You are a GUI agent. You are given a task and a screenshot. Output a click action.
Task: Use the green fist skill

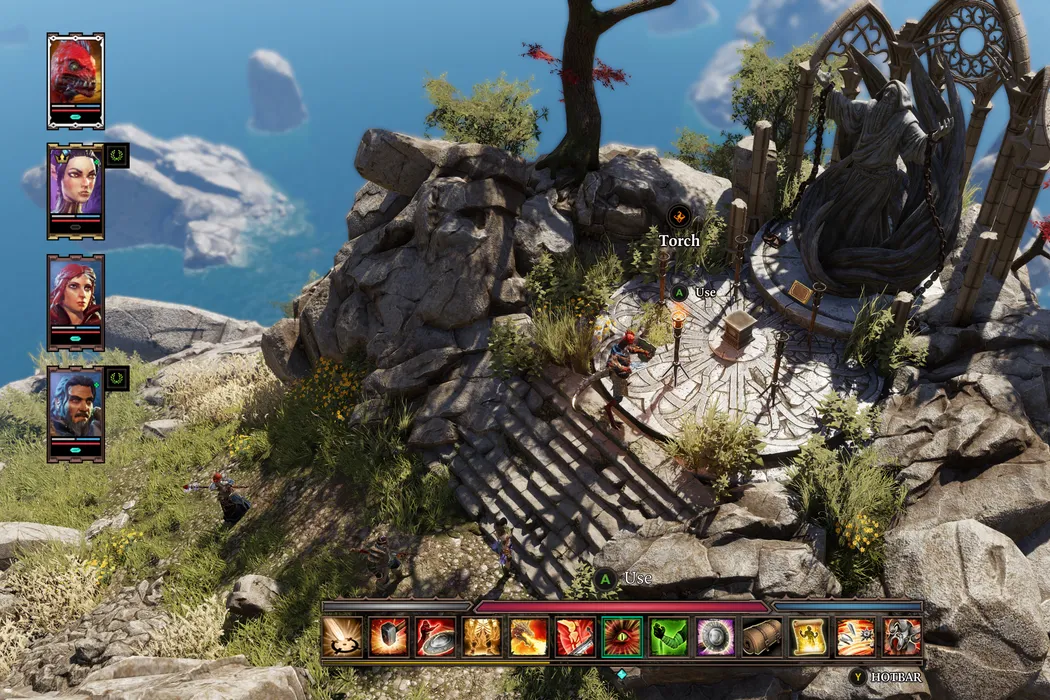[x=669, y=637]
